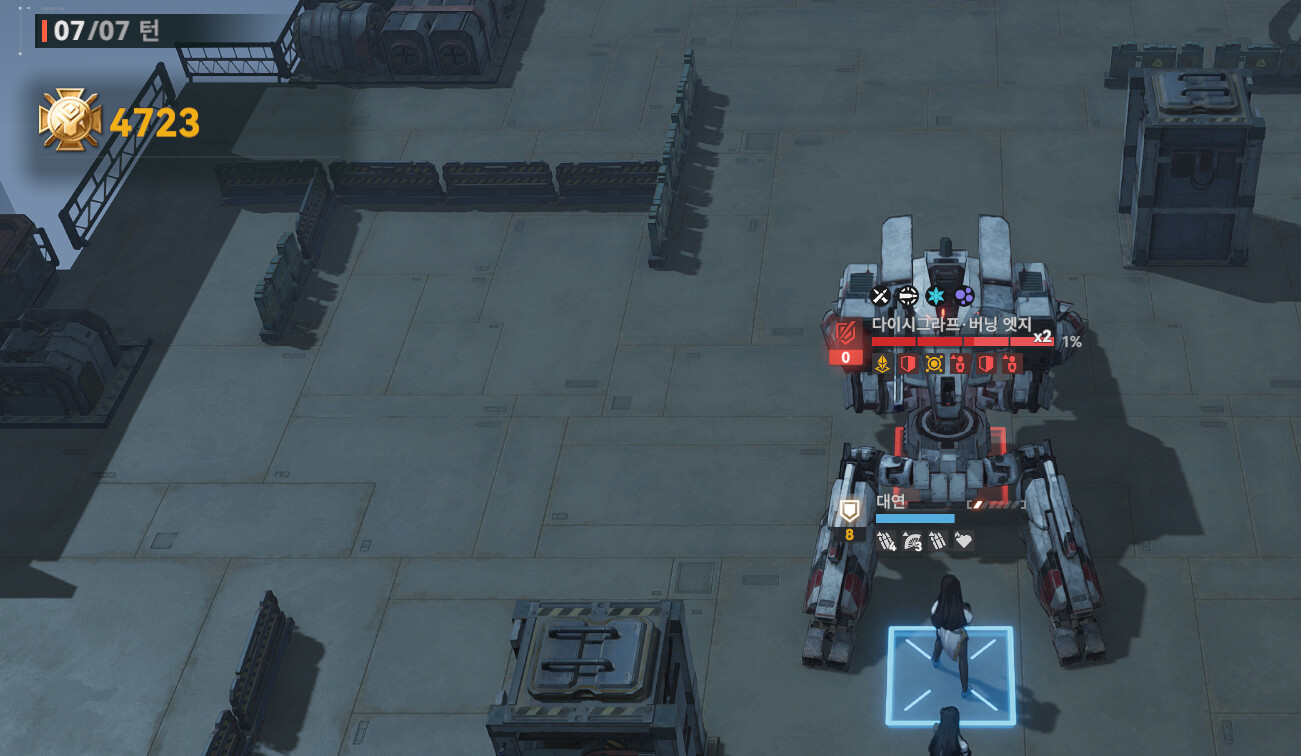Viewport: 1301px width, 756px height.
Task: Inspect 대연's heart status icon
Action: [964, 541]
